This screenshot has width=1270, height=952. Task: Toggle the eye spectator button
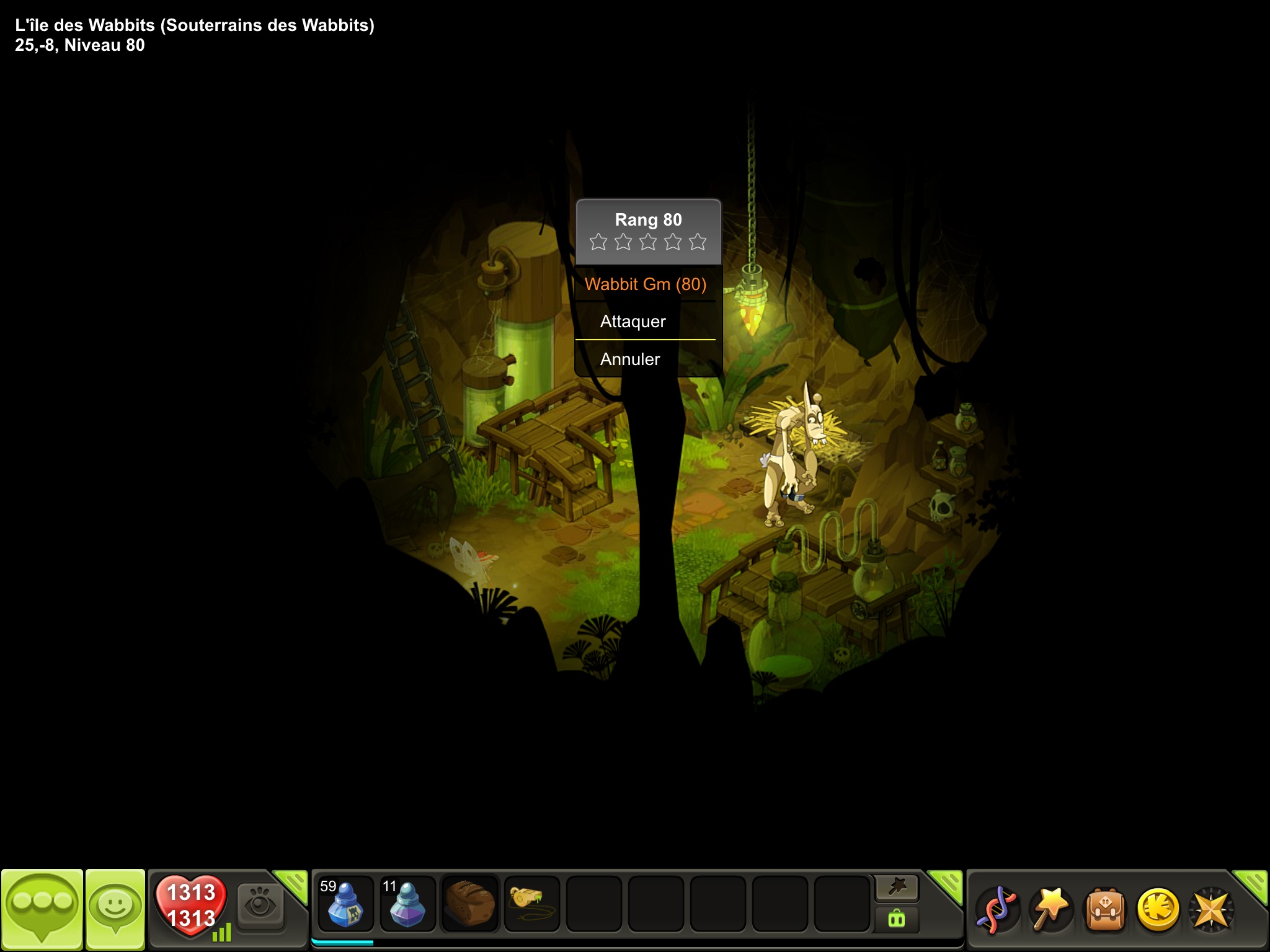click(260, 906)
